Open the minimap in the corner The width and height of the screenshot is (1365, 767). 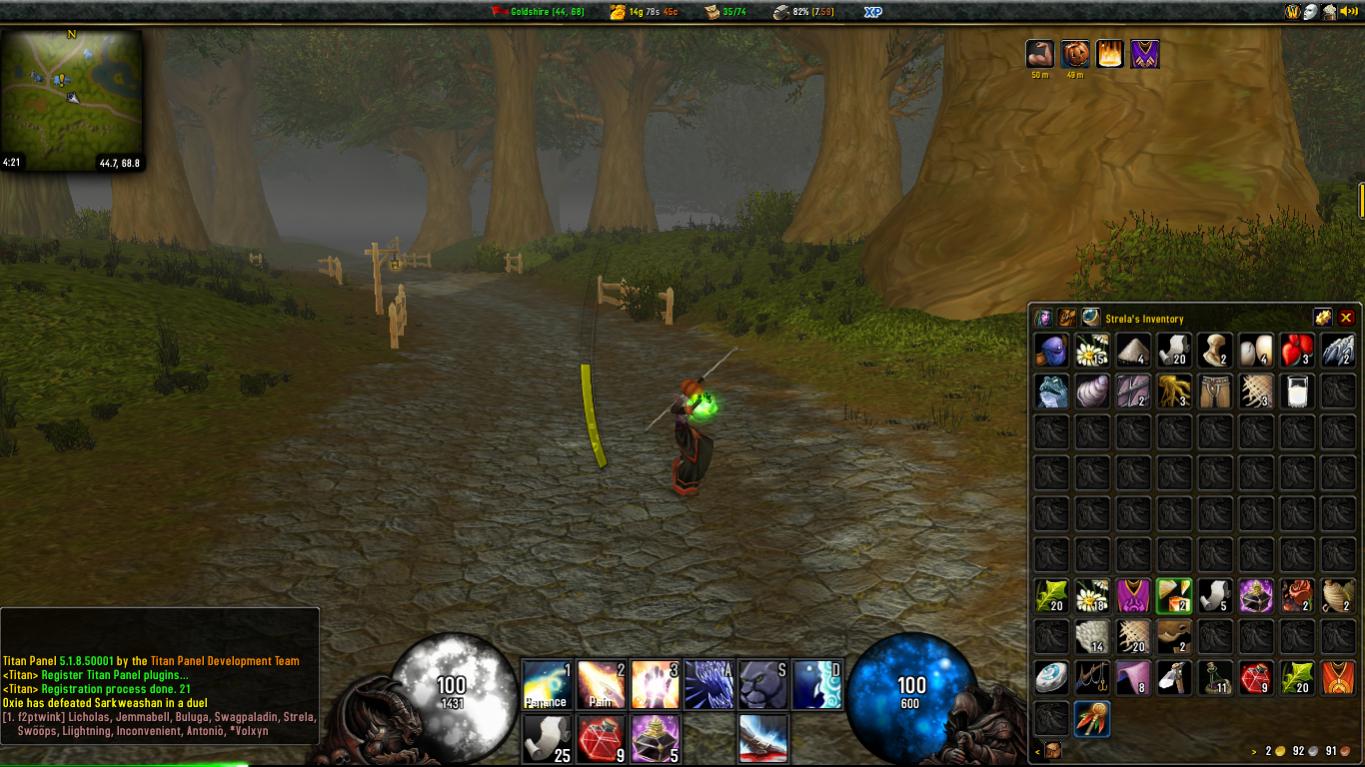click(71, 100)
